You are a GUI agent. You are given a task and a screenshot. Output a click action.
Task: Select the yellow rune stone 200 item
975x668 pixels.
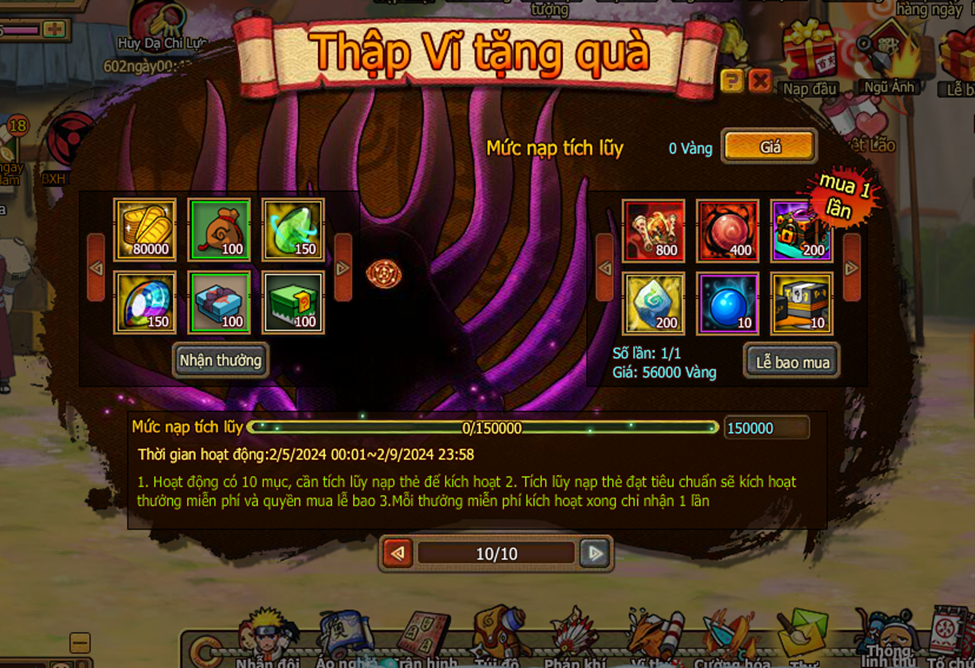click(654, 303)
